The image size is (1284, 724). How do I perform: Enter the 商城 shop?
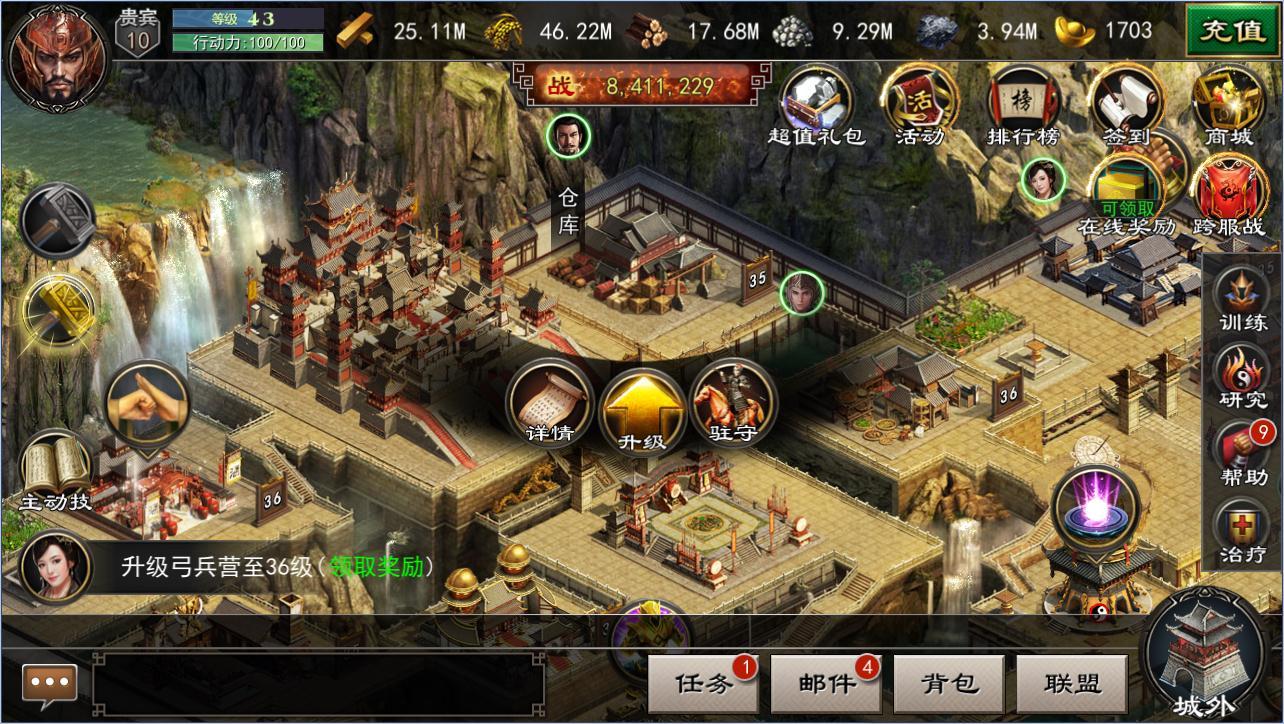(1227, 102)
